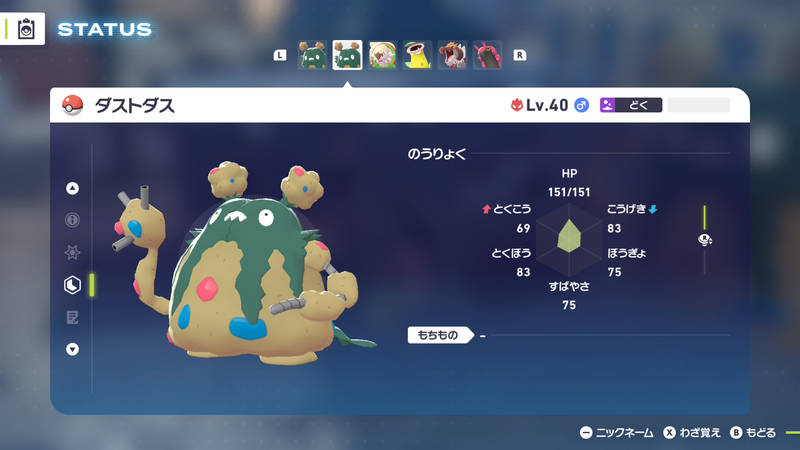The height and width of the screenshot is (450, 800).
Task: Choose the yellow Victreebel party icon
Action: tap(417, 55)
